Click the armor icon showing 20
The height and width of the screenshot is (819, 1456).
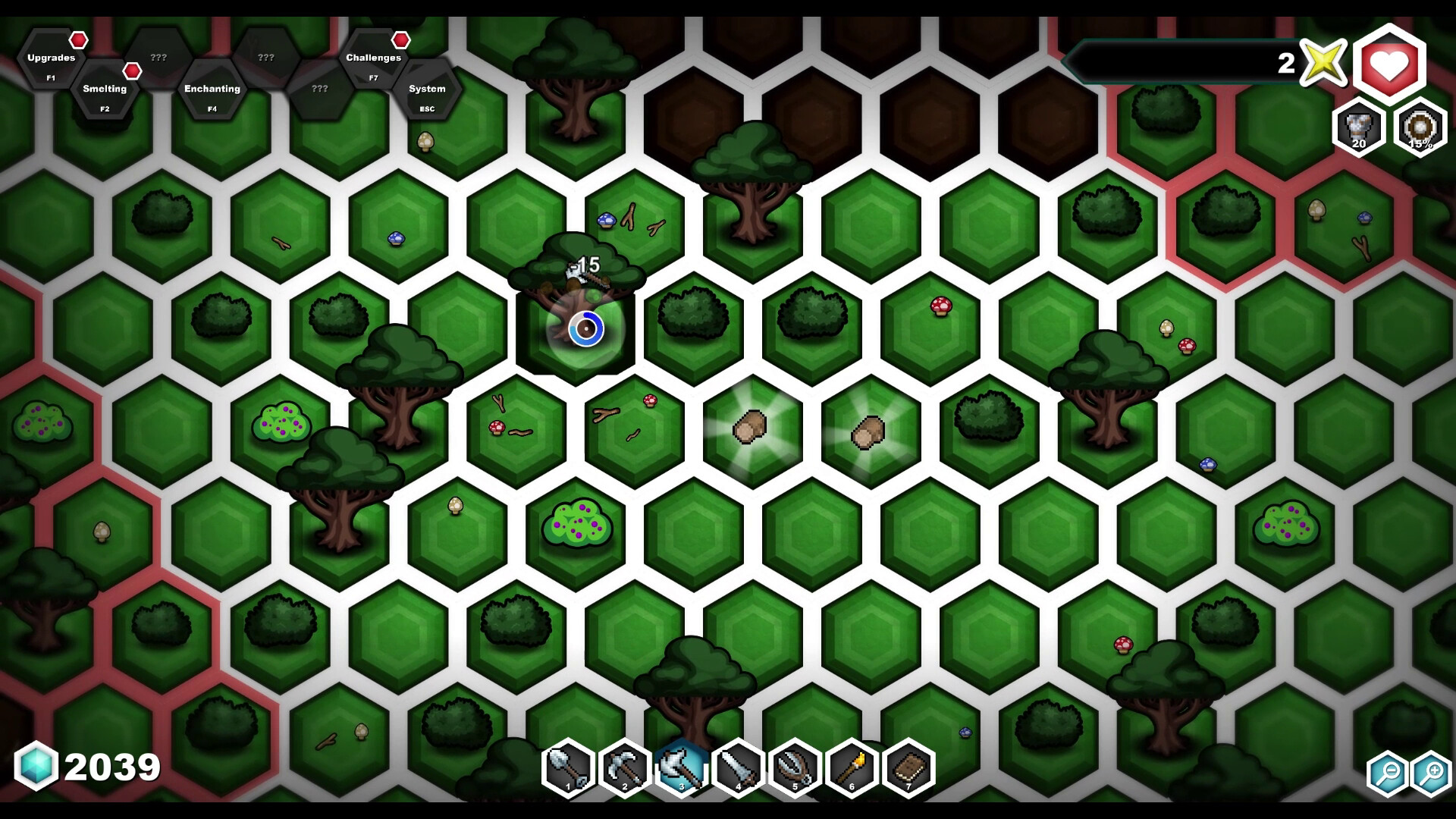1357,129
